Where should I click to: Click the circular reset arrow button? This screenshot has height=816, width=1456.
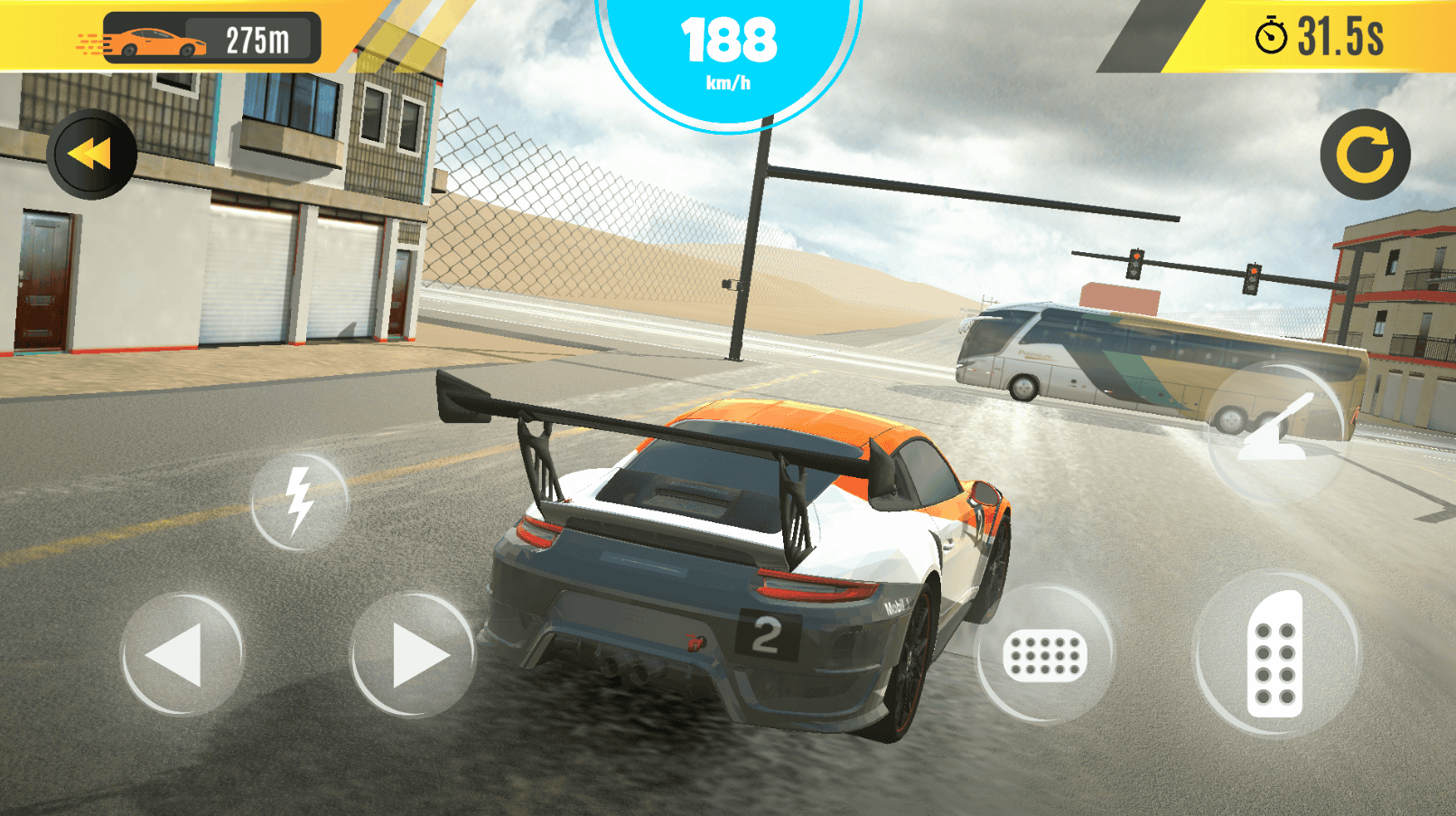click(x=1365, y=155)
